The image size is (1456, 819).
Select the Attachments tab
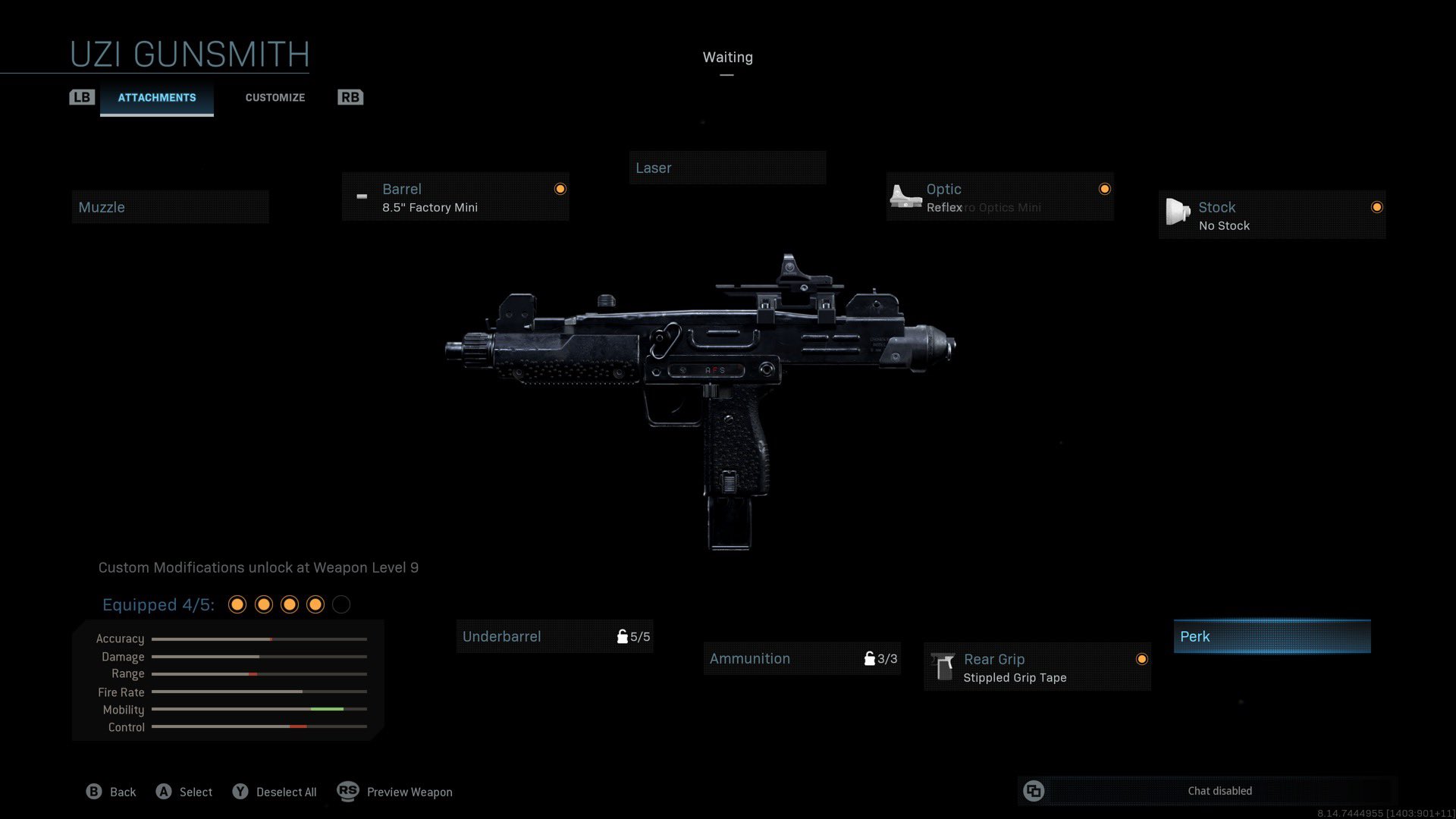[156, 97]
